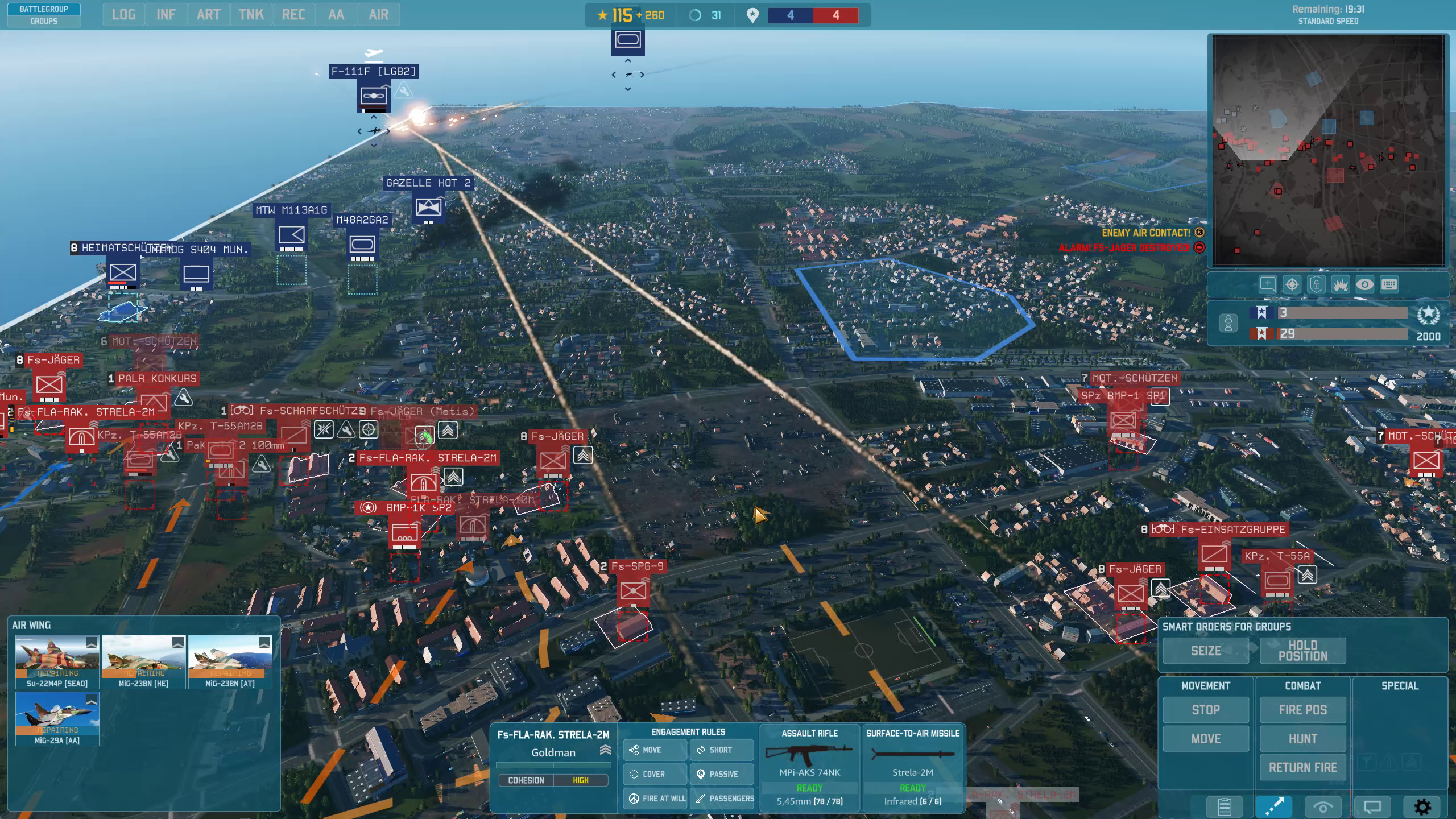
Task: Toggle the Passive engagement rule
Action: (x=722, y=774)
